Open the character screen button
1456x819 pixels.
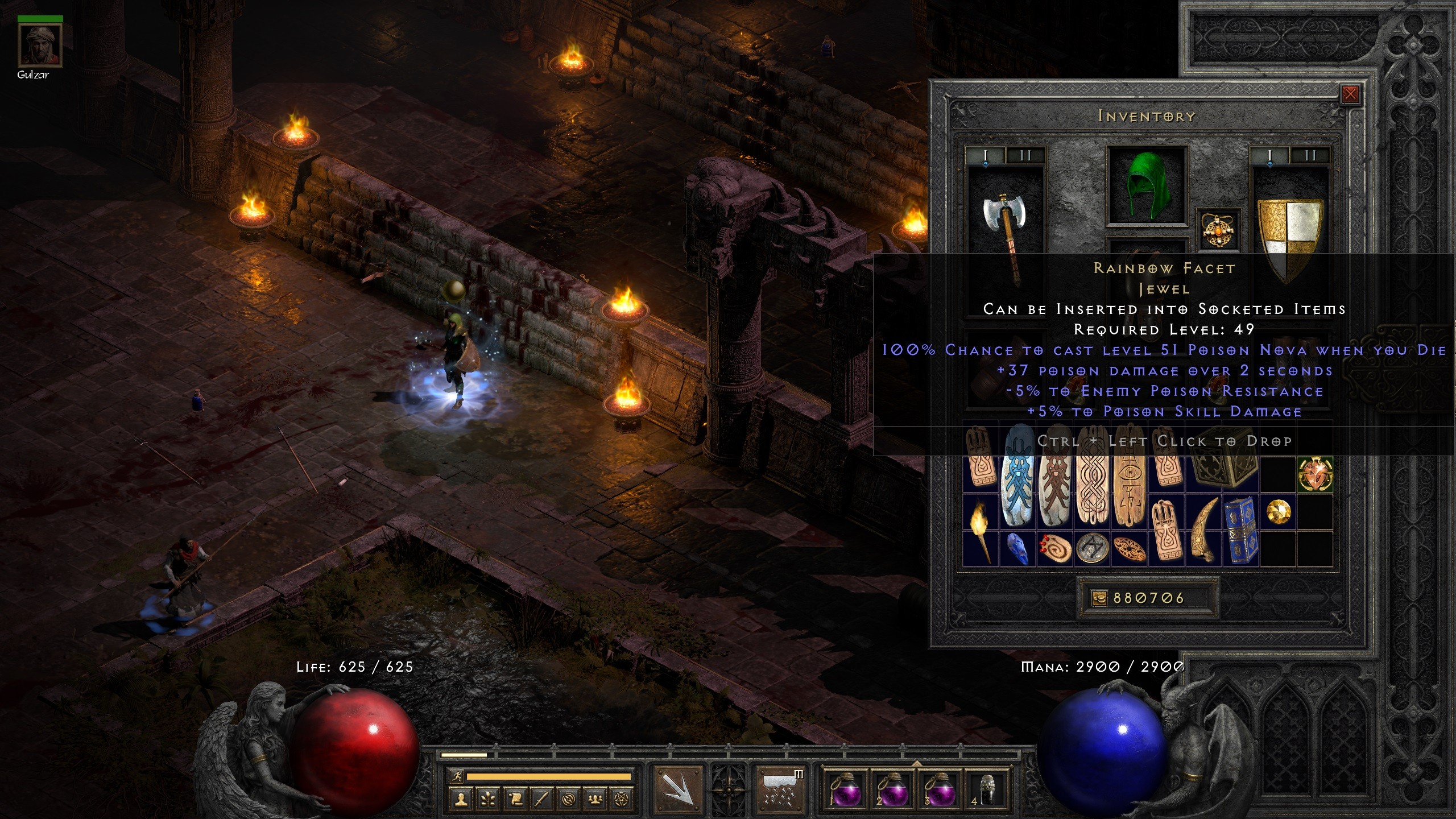point(461,799)
